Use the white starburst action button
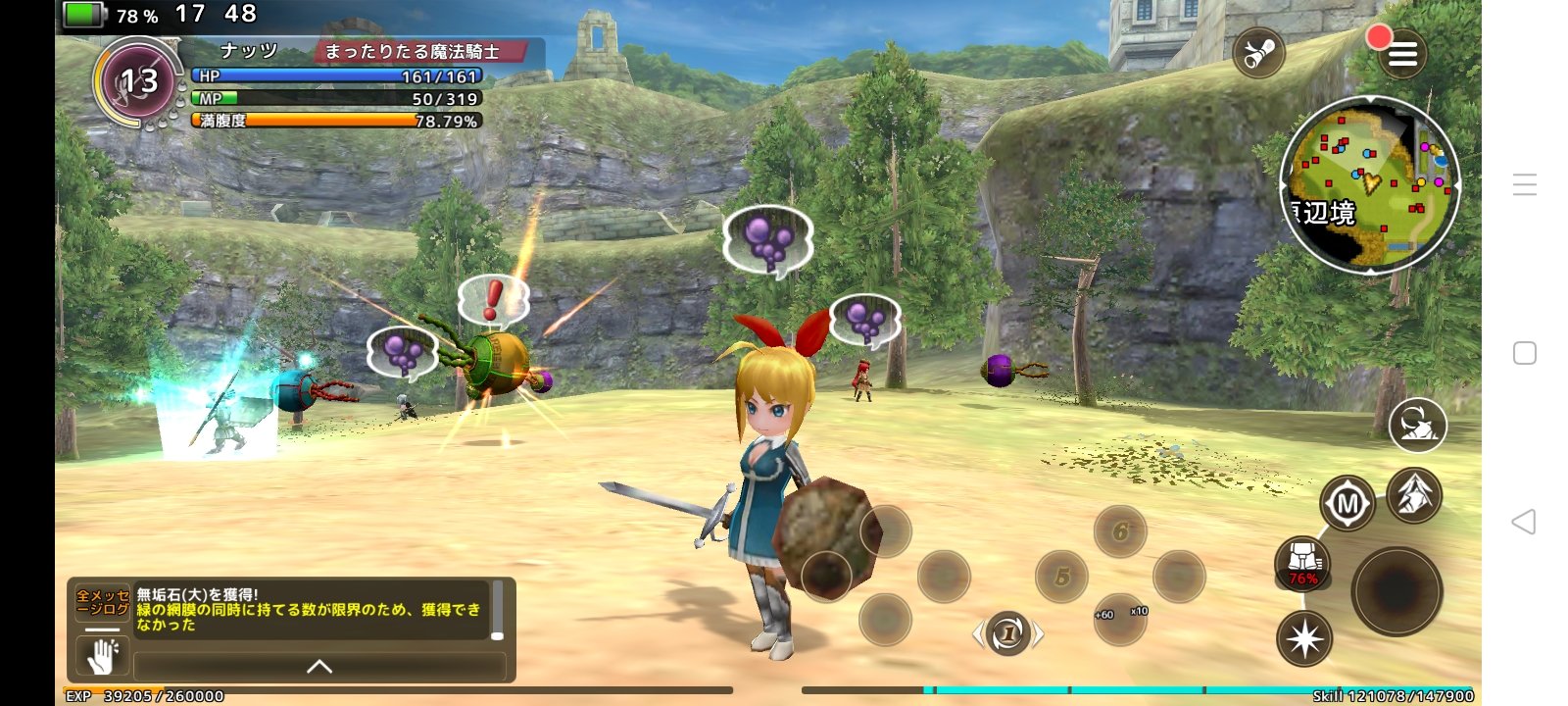 point(1304,638)
